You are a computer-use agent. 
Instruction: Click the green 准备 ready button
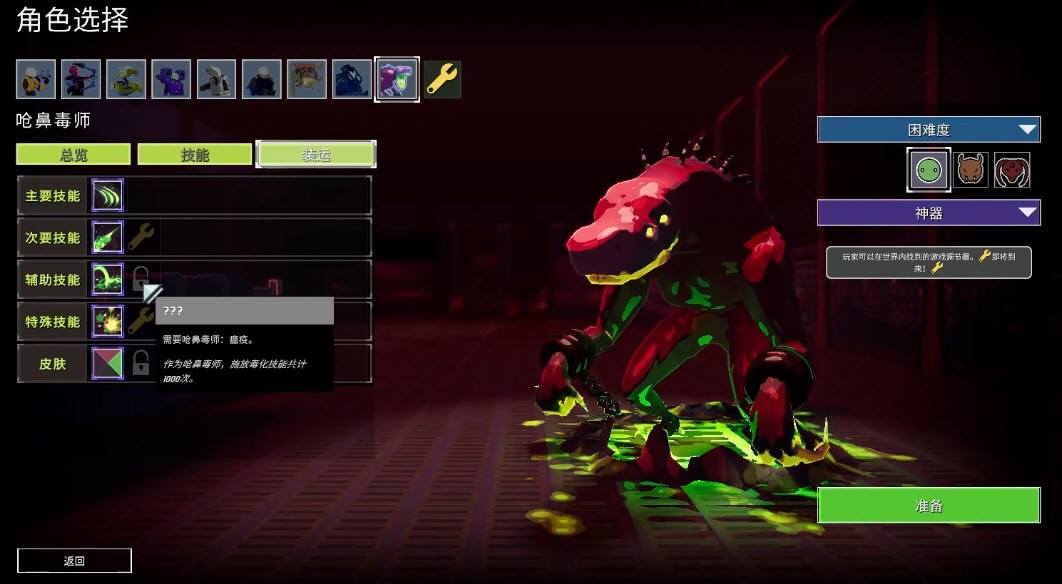[x=928, y=505]
